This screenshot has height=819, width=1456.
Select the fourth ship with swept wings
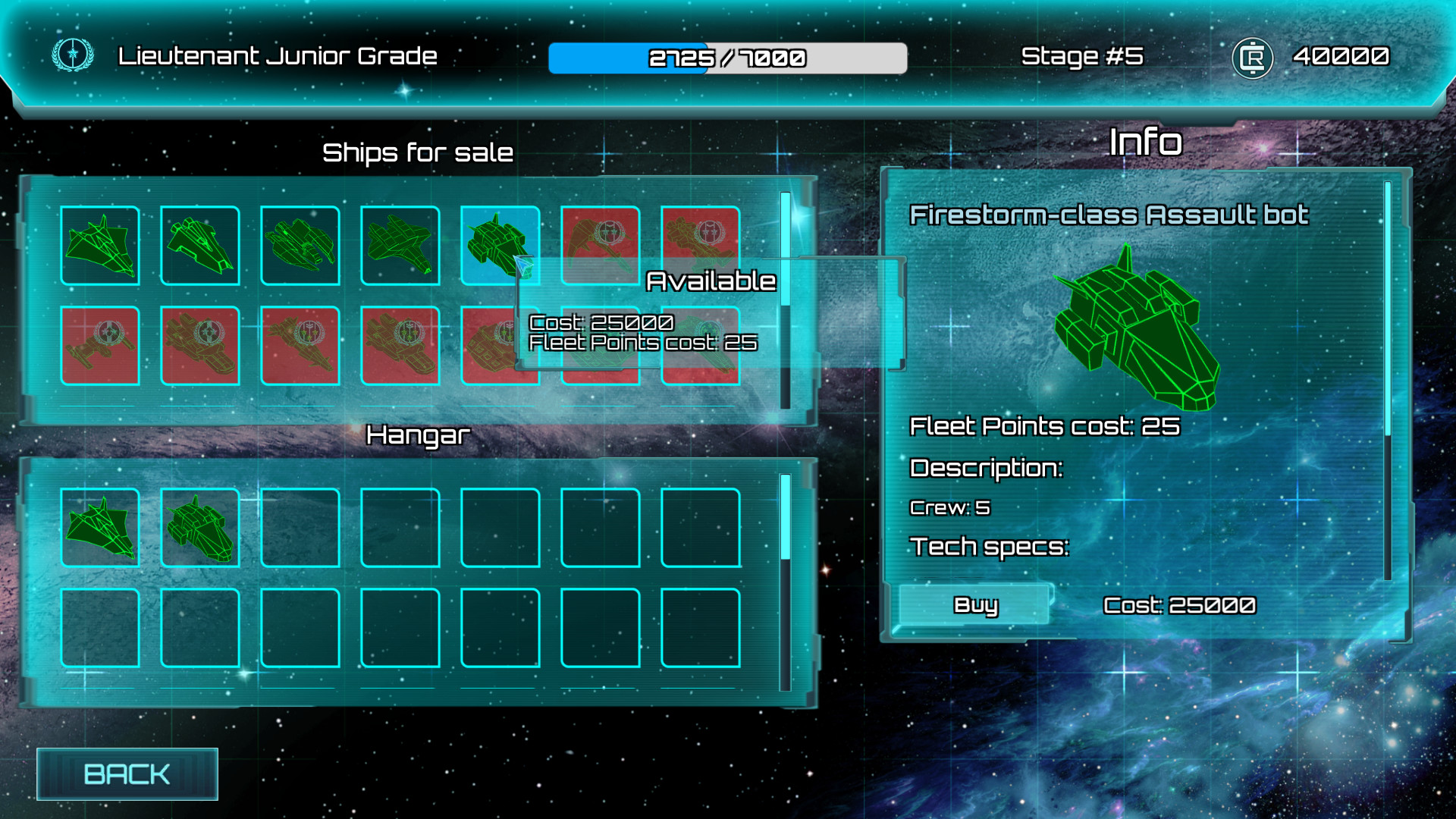coord(400,244)
